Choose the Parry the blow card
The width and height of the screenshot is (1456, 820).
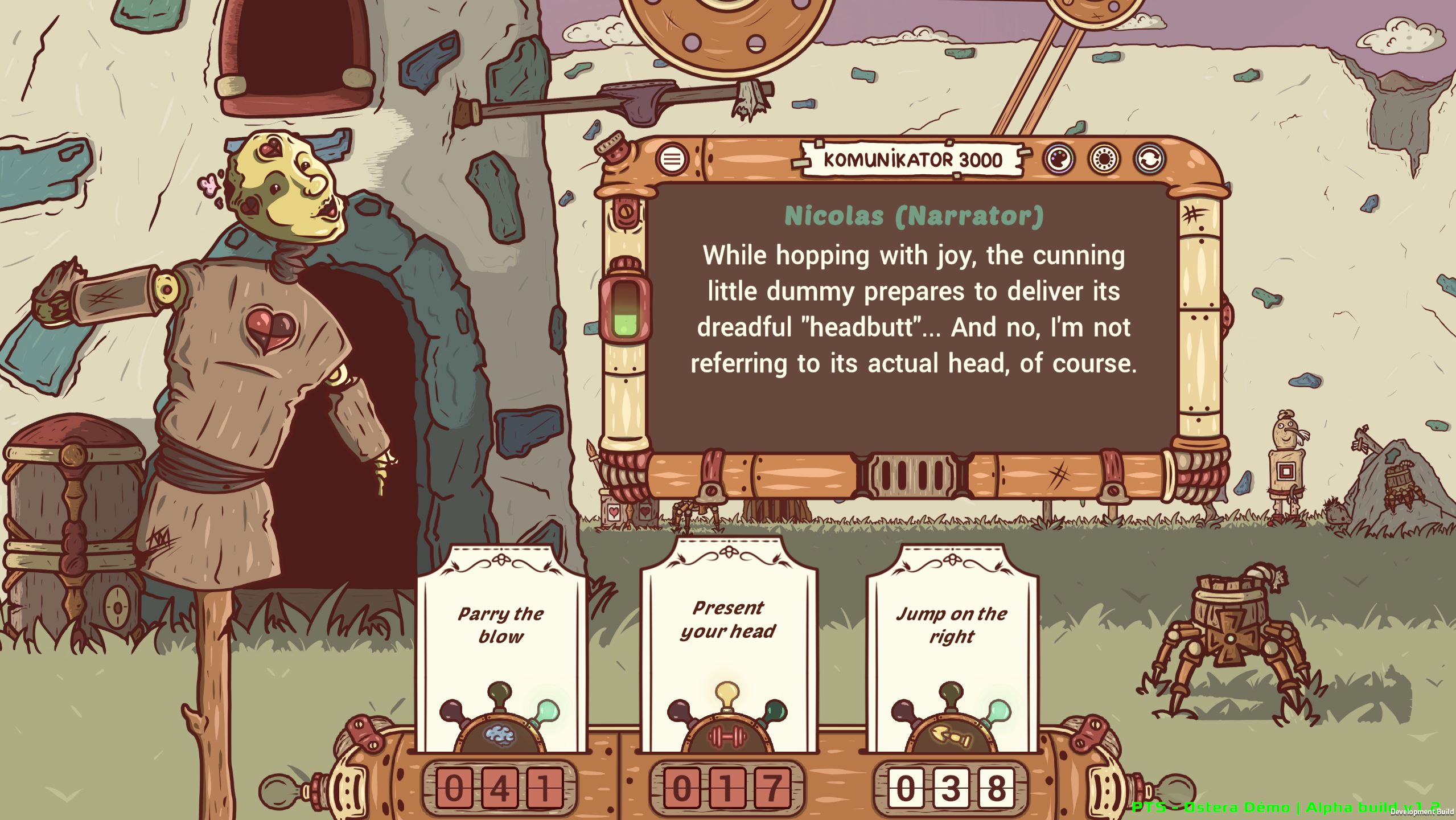[x=499, y=625]
